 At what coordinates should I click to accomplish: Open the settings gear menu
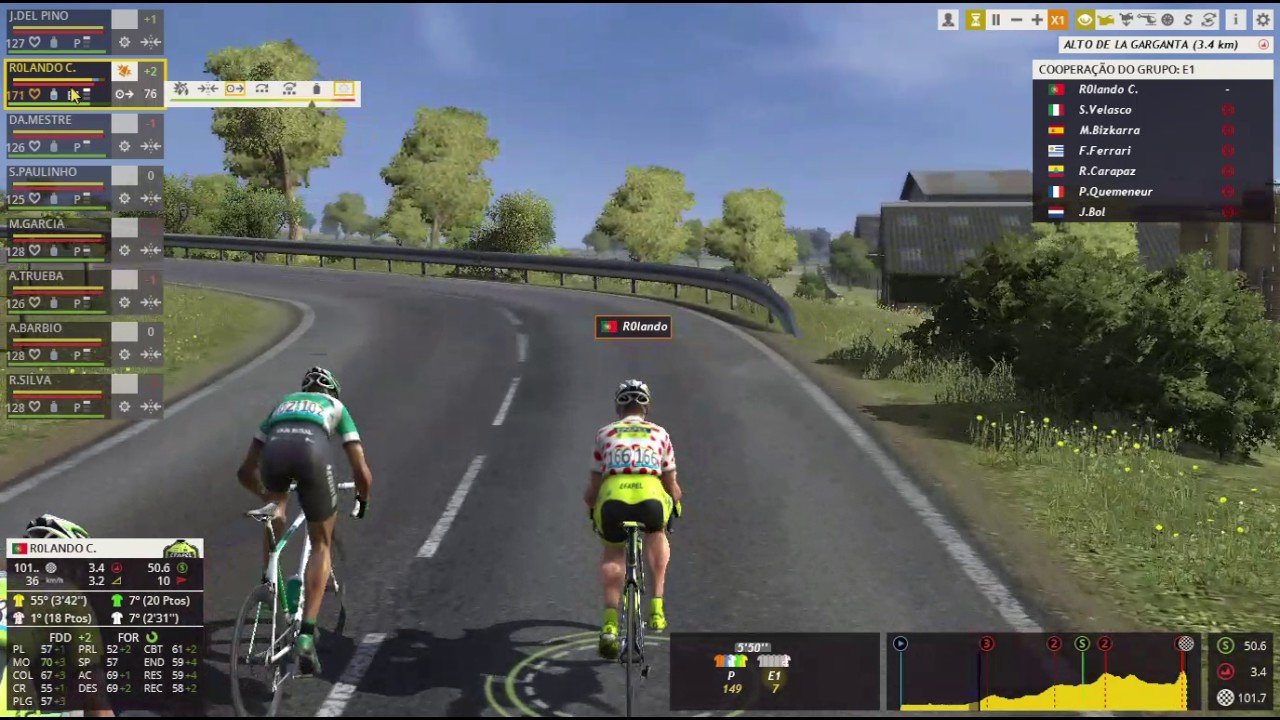(x=1263, y=20)
